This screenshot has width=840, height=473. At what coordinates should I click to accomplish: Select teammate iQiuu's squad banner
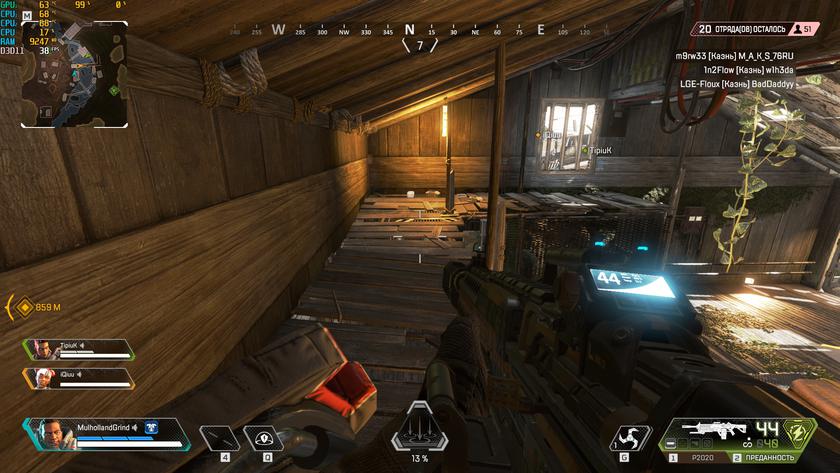80,378
